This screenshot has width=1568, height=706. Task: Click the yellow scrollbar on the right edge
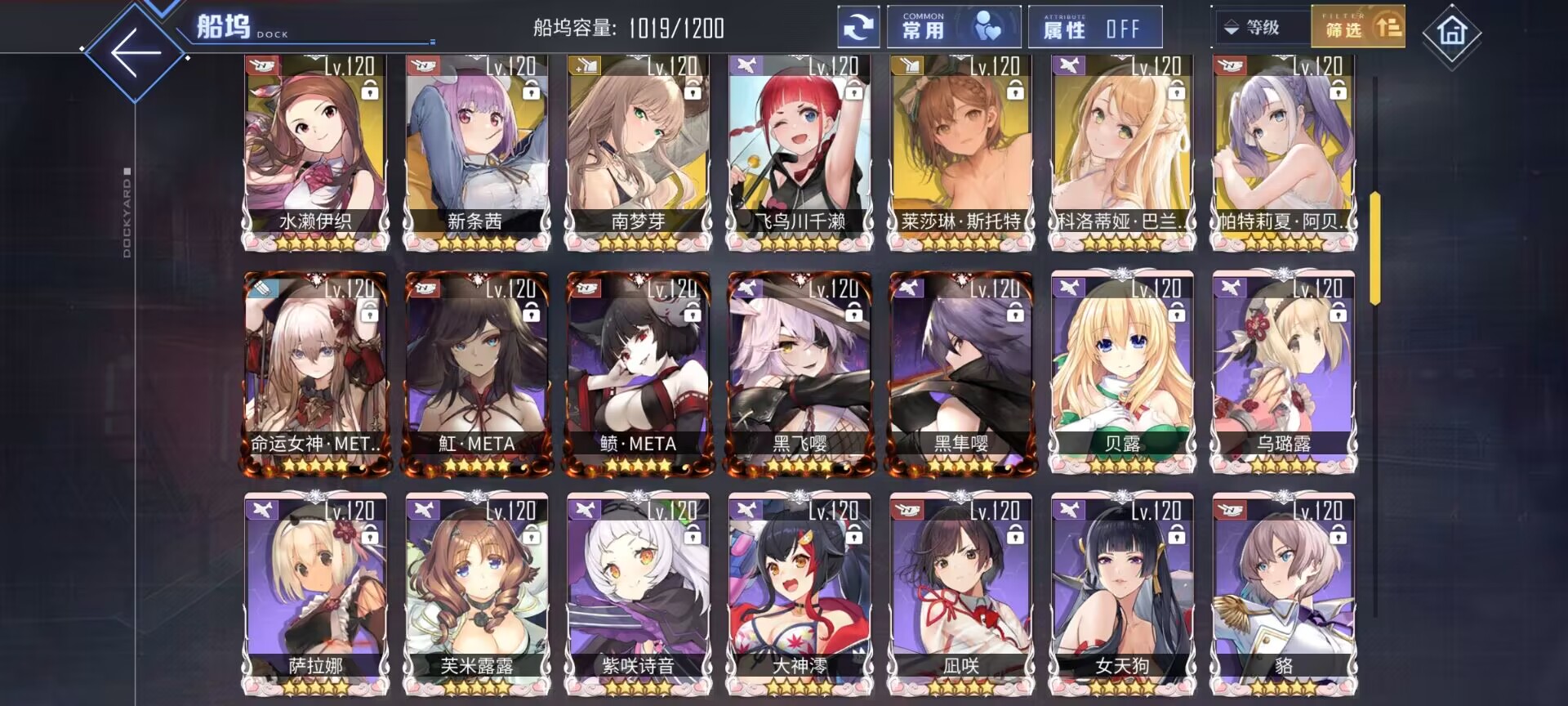click(1374, 245)
